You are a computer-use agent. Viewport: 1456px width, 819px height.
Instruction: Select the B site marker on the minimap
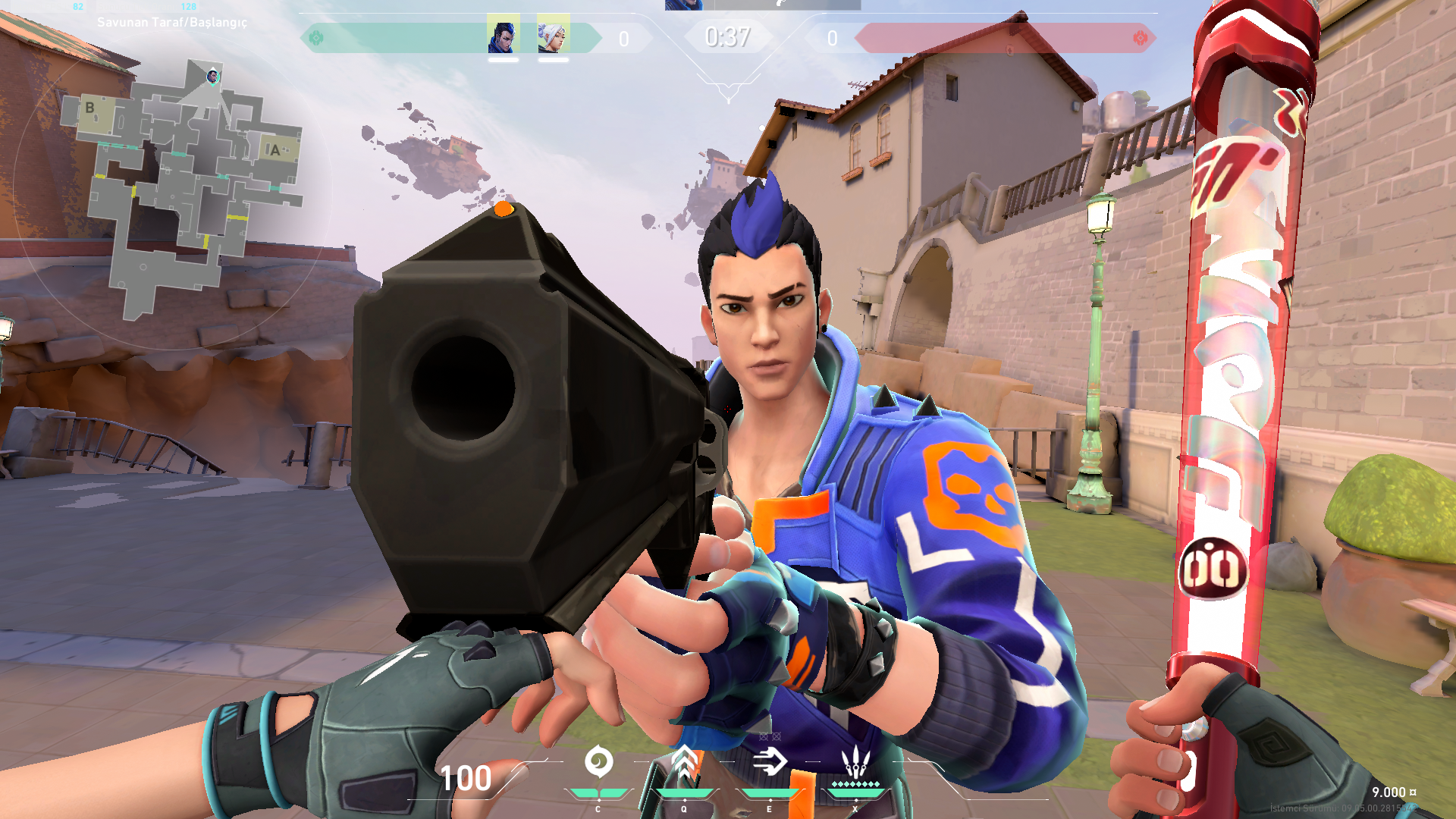pos(90,108)
